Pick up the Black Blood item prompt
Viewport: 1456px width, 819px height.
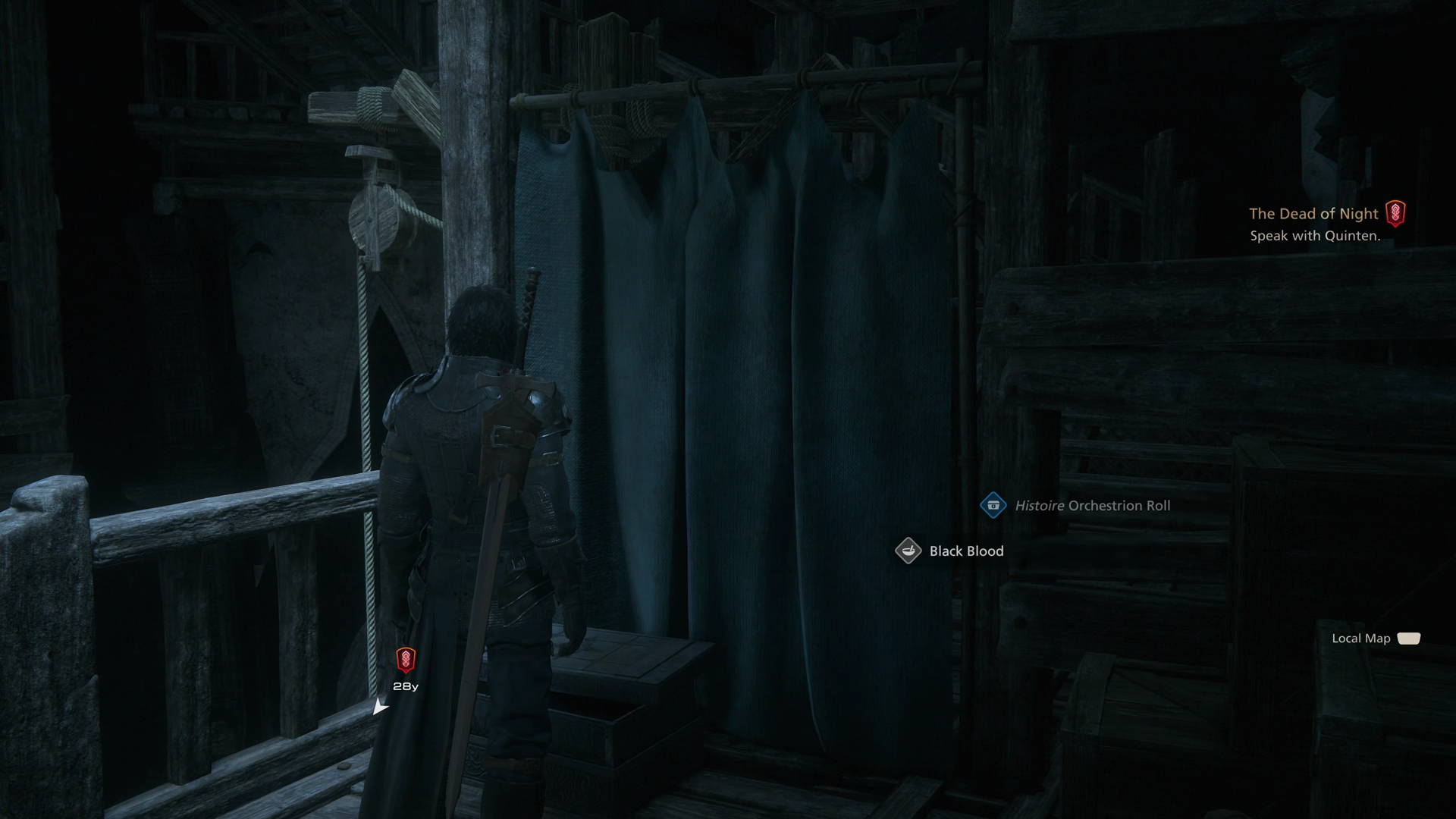click(x=951, y=551)
